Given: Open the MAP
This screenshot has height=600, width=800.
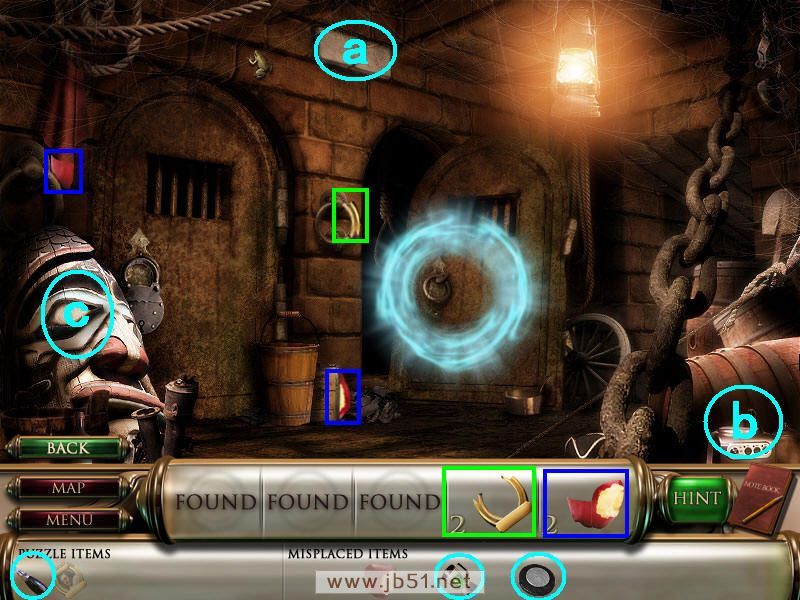Looking at the screenshot, I should pos(68,489).
